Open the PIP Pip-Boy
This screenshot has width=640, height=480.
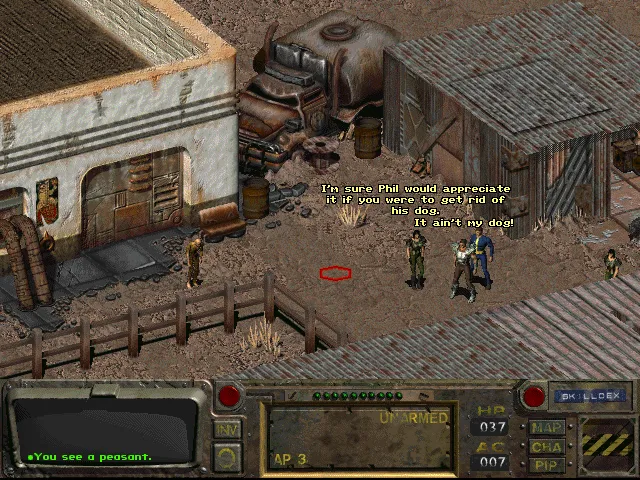click(x=547, y=465)
